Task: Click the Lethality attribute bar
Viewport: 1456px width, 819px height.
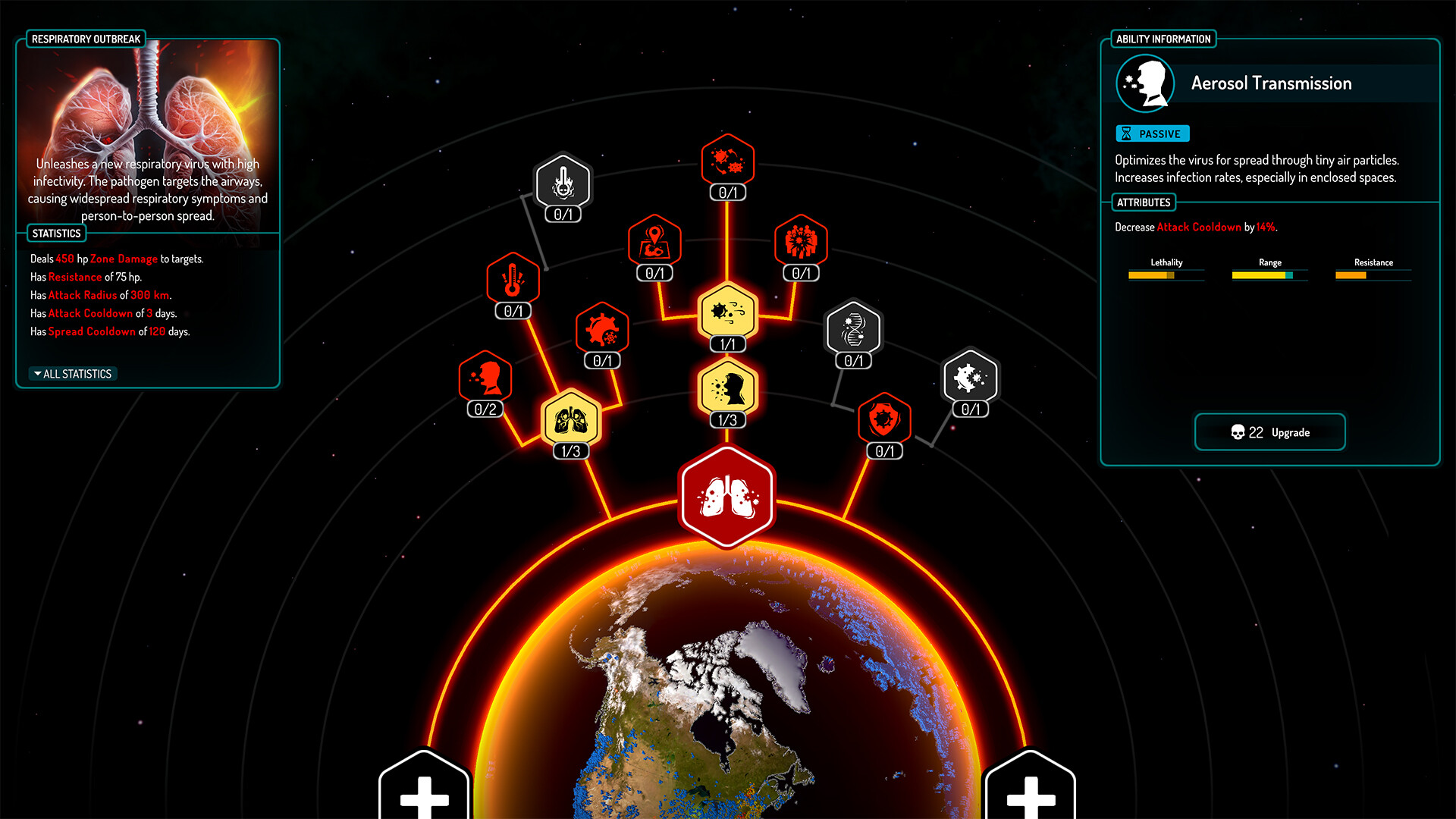Action: [1166, 275]
